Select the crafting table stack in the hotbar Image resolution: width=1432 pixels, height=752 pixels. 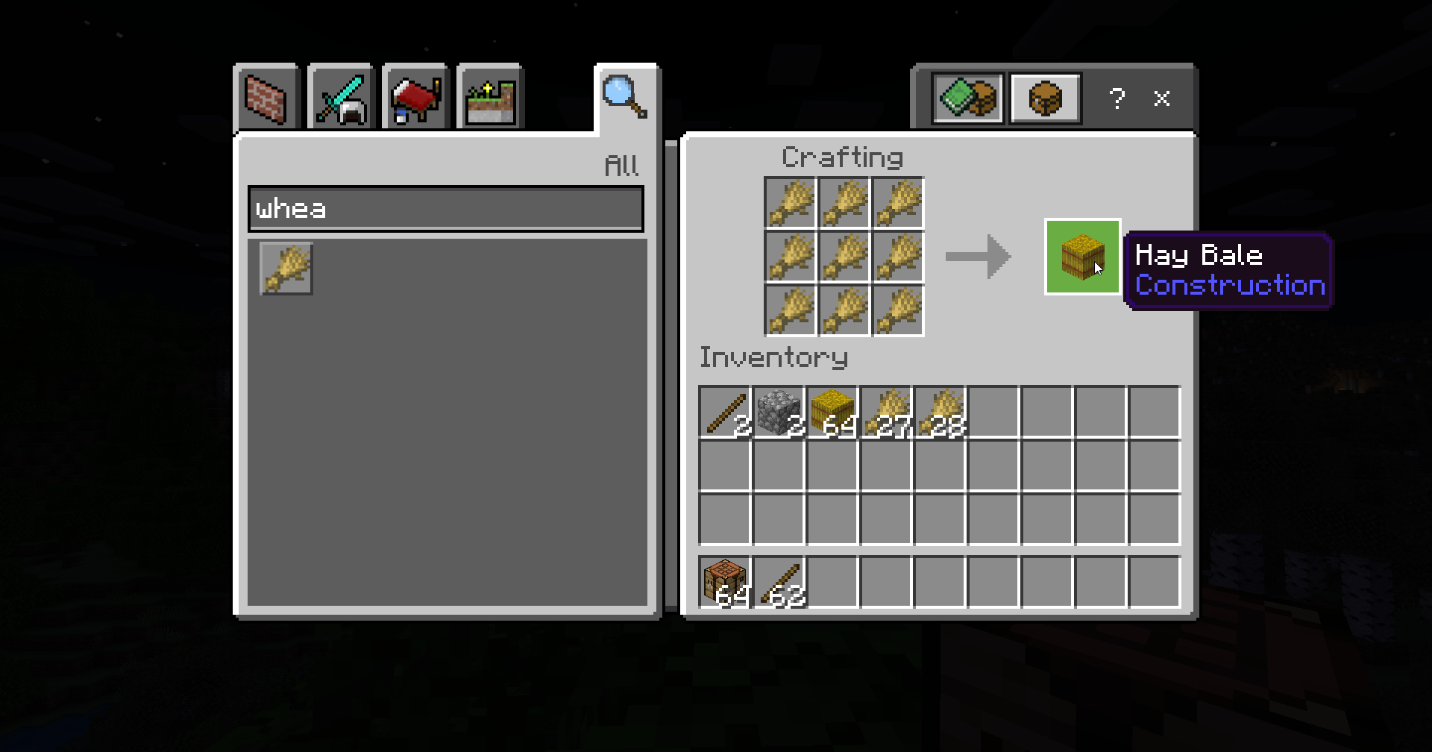725,582
